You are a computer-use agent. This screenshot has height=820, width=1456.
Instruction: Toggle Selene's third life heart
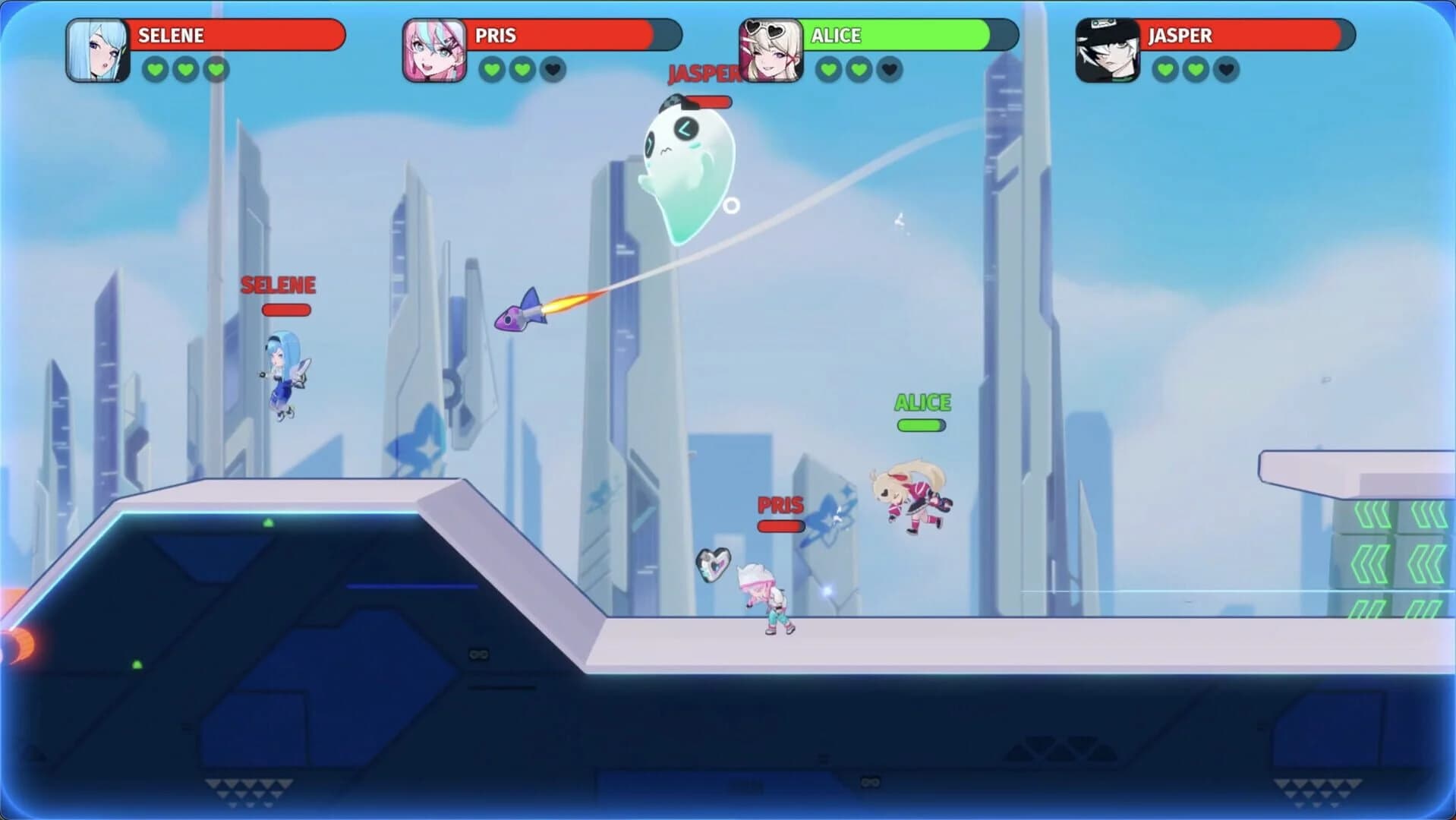tap(215, 68)
